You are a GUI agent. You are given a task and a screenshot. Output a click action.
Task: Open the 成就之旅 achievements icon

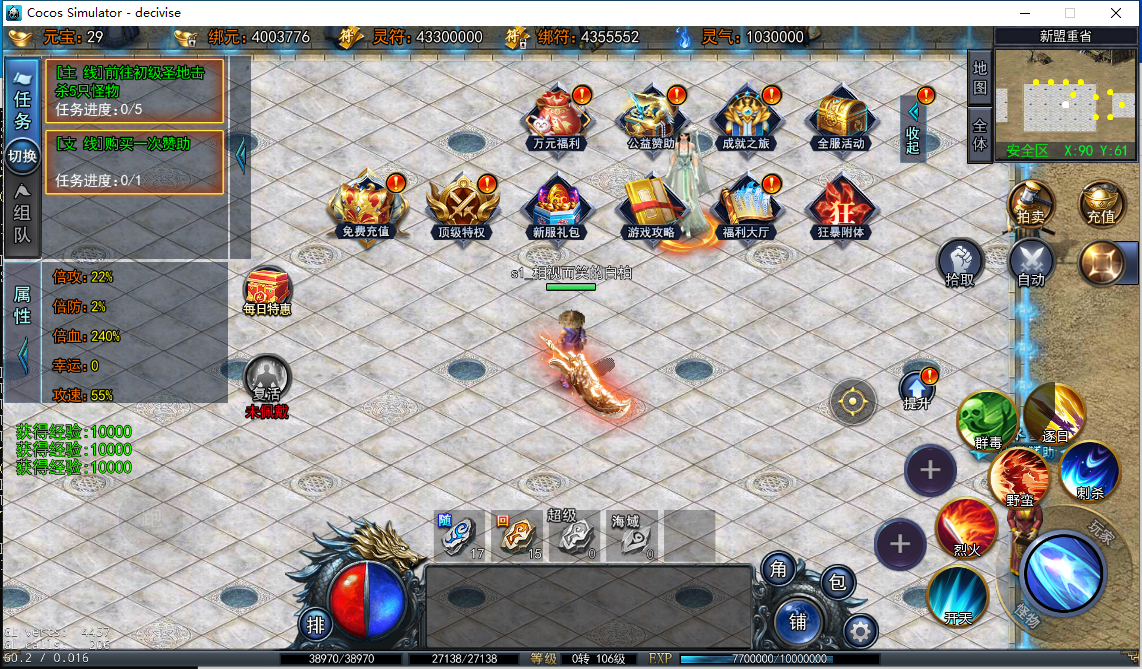[746, 118]
